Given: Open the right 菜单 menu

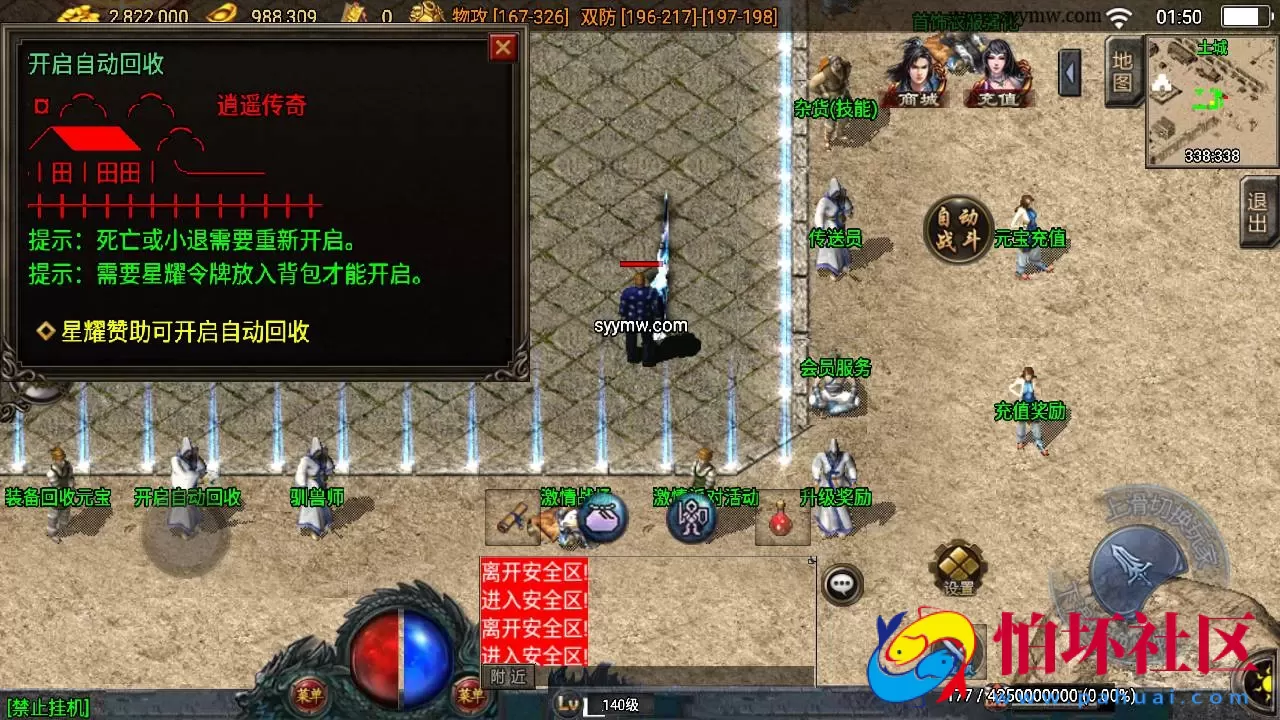Looking at the screenshot, I should coord(471,697).
